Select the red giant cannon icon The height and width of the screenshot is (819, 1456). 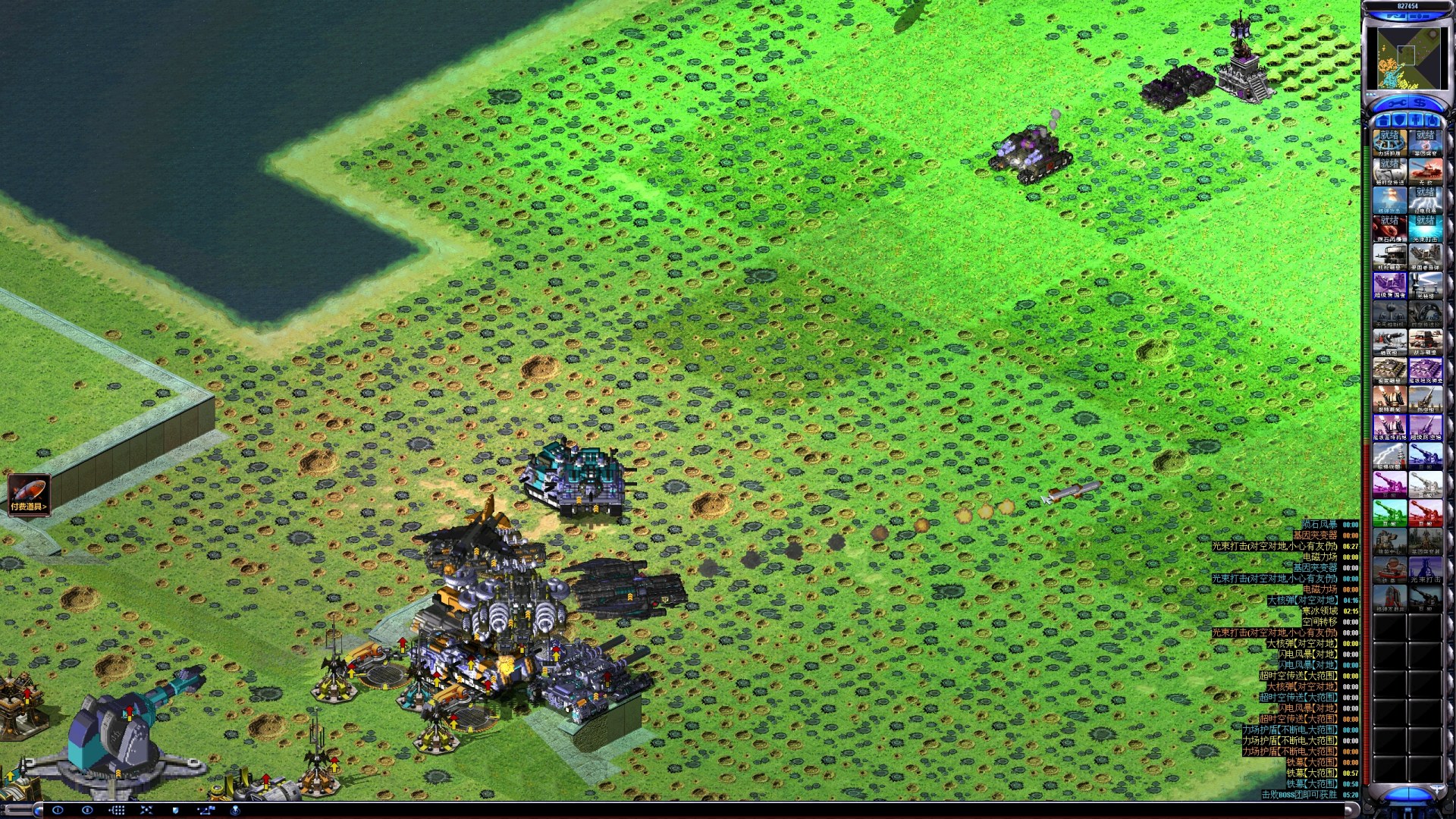click(1426, 512)
